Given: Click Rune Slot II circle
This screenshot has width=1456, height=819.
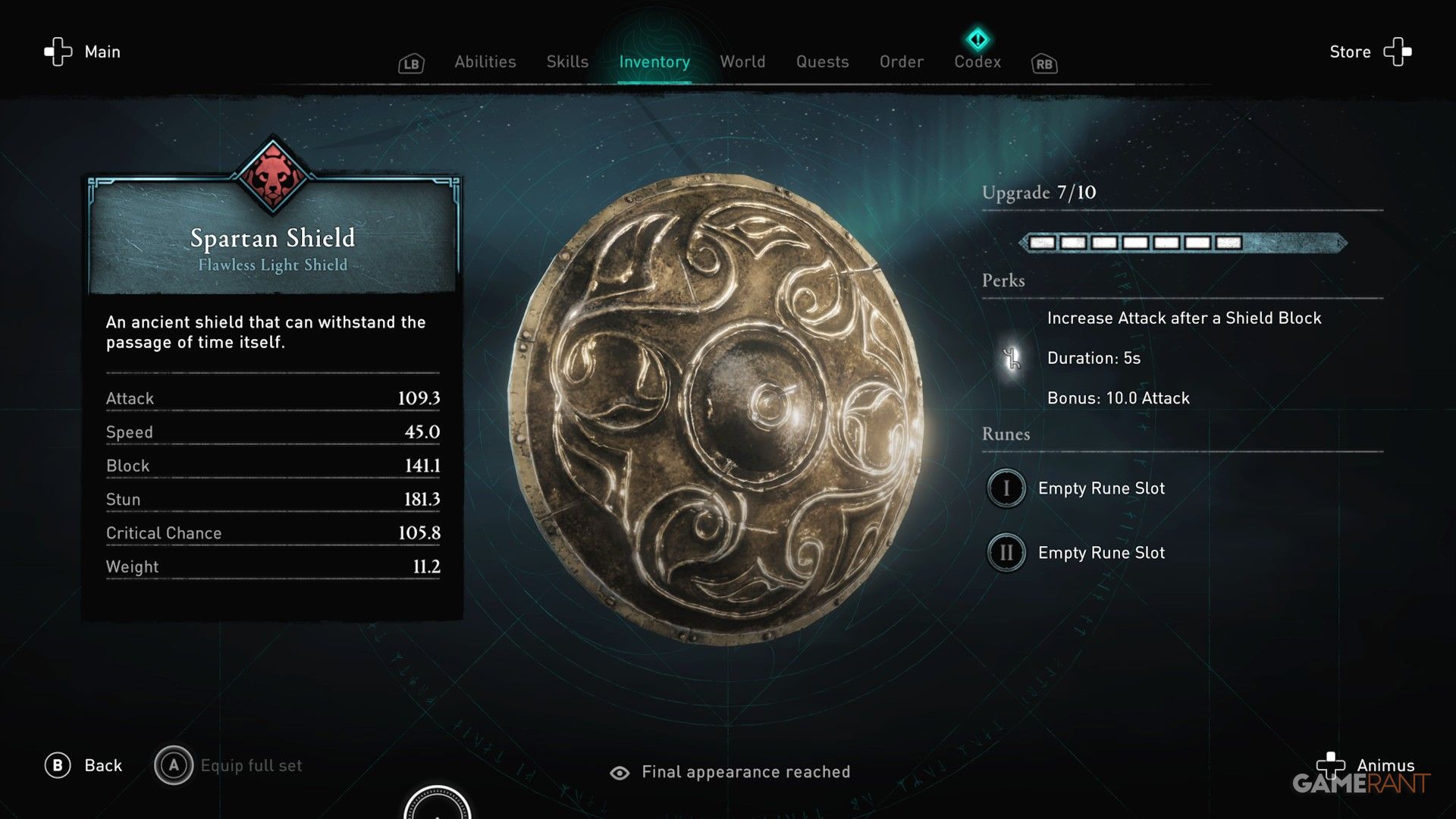Looking at the screenshot, I should click(1006, 553).
